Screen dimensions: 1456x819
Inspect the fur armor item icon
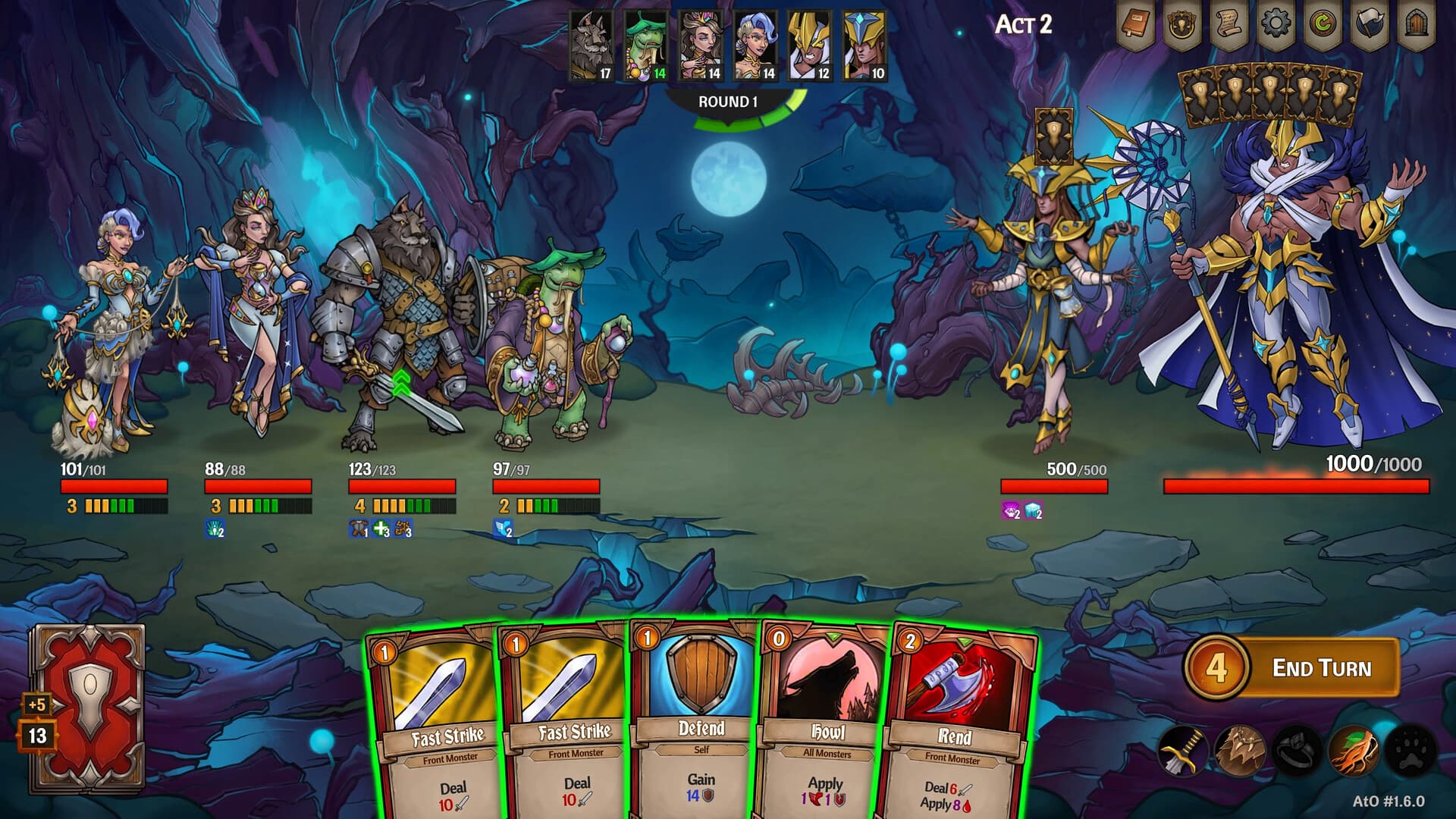(1239, 750)
